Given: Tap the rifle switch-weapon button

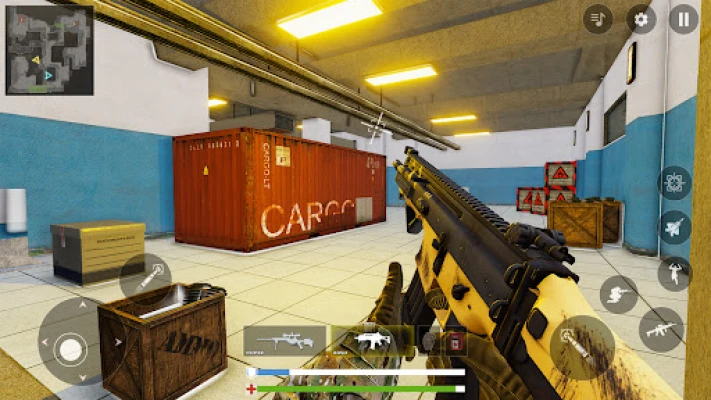Looking at the screenshot, I should [x=661, y=329].
